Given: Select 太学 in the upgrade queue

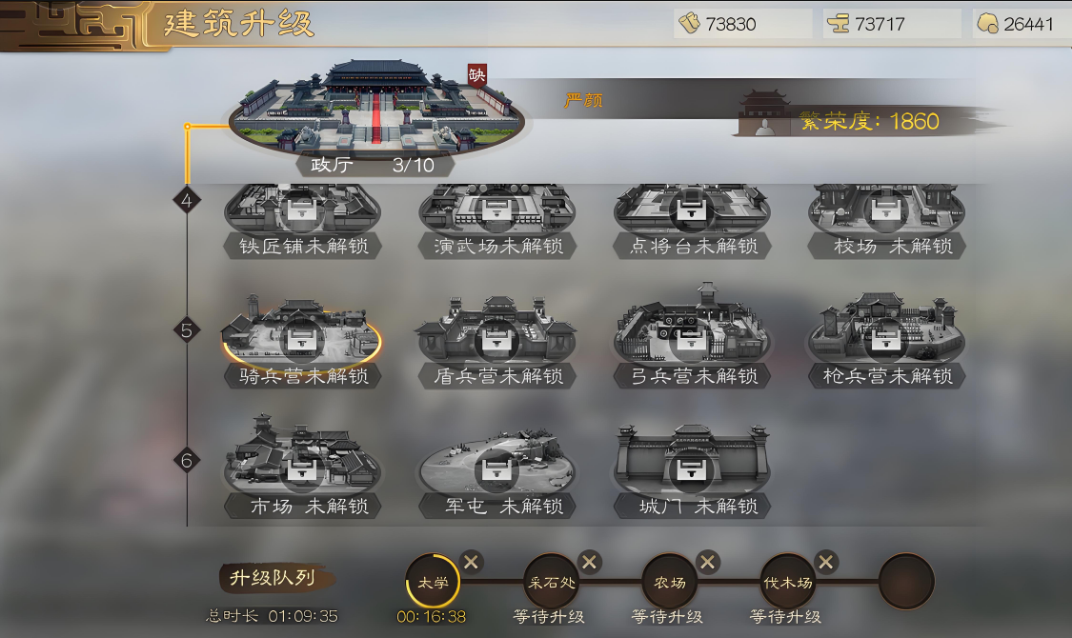Looking at the screenshot, I should (x=433, y=581).
